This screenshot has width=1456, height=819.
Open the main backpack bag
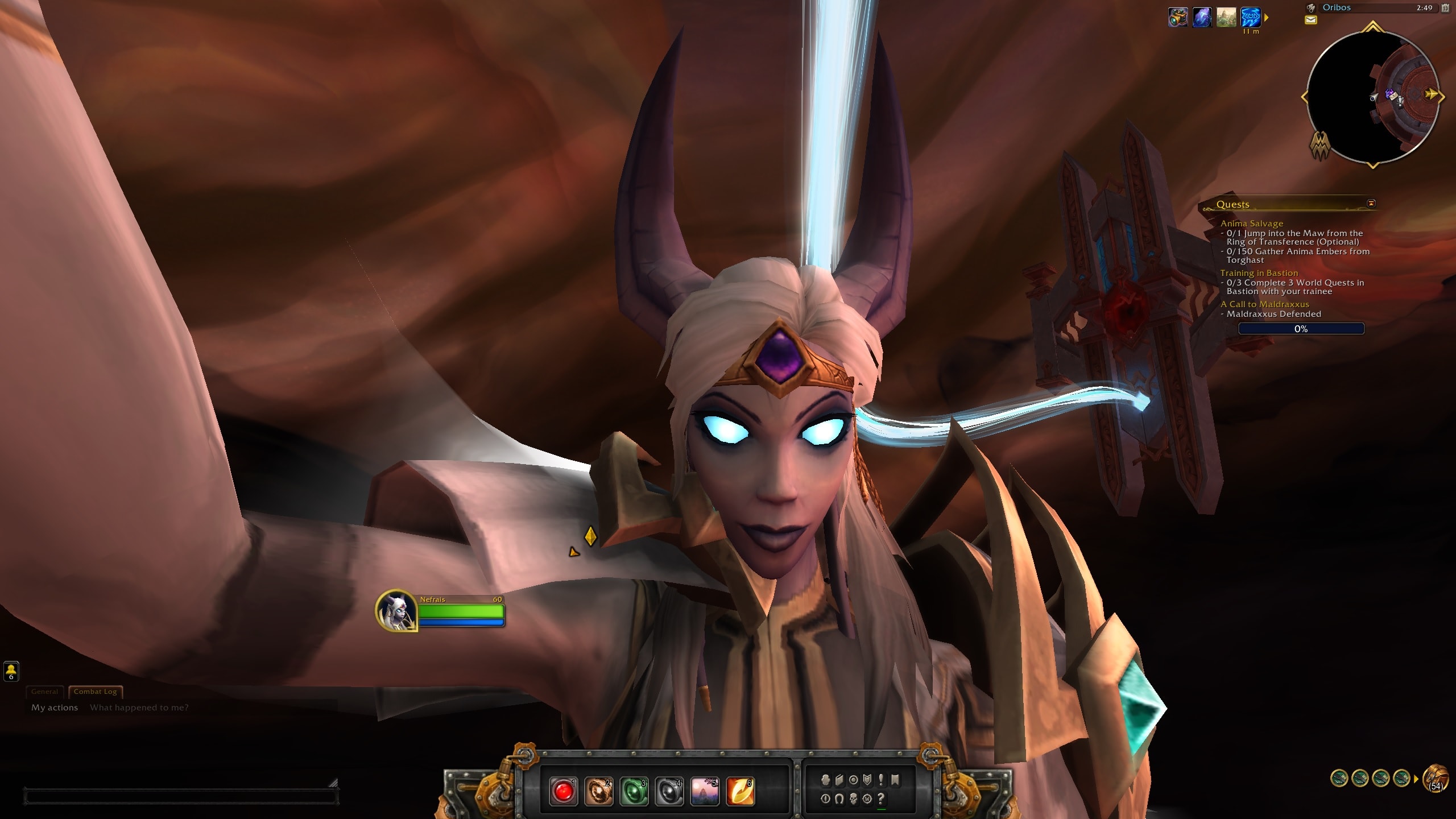point(1435,779)
